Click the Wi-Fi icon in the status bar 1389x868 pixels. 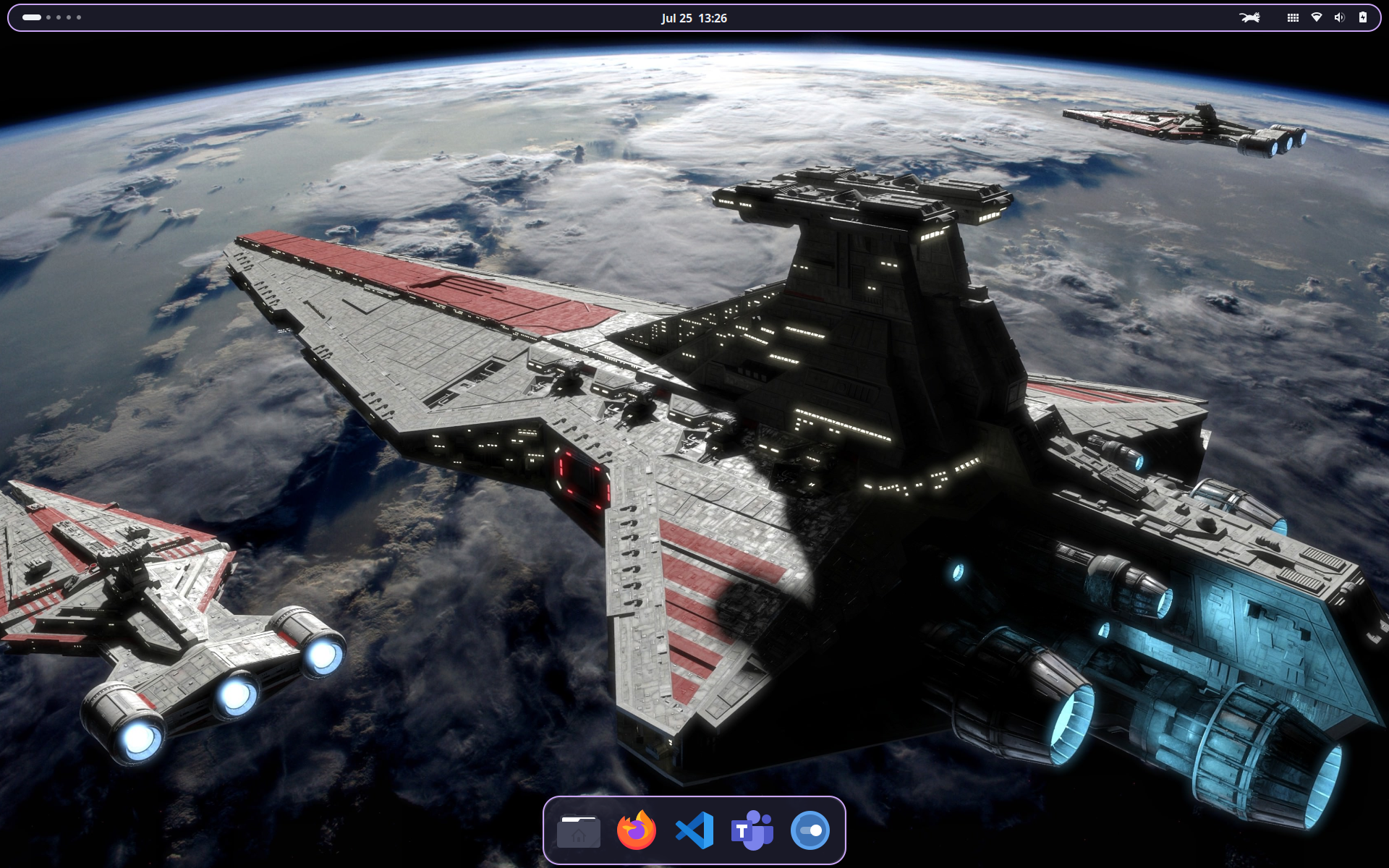coord(1317,17)
